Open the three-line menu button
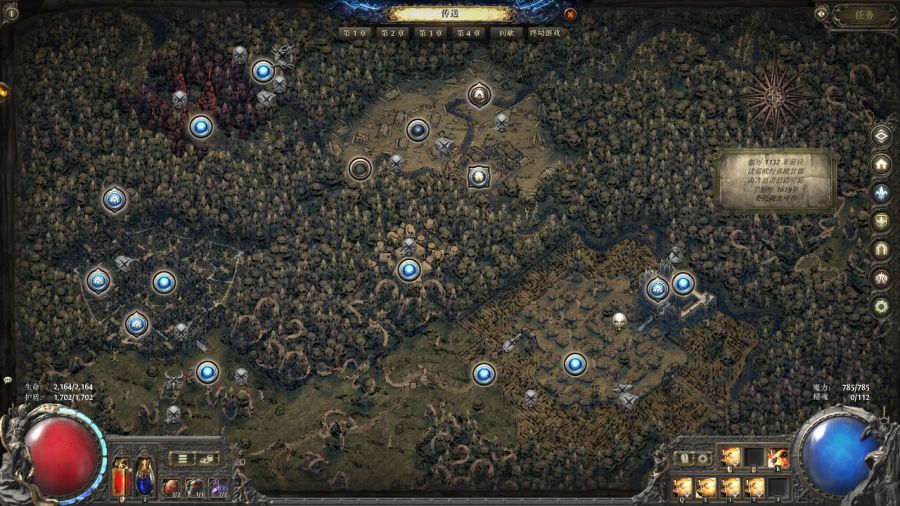 click(183, 459)
